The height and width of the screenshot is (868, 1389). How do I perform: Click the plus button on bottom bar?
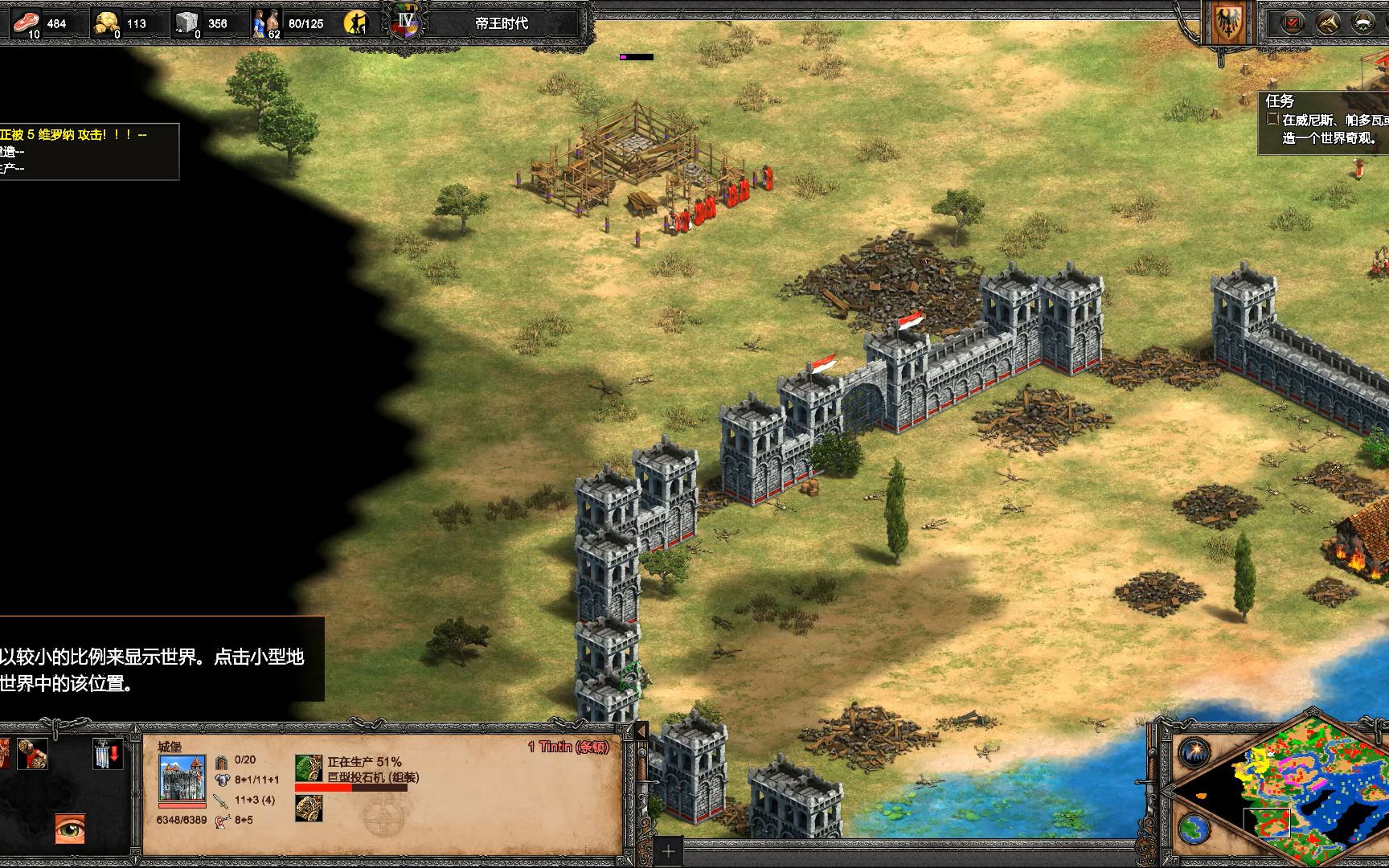[x=669, y=852]
